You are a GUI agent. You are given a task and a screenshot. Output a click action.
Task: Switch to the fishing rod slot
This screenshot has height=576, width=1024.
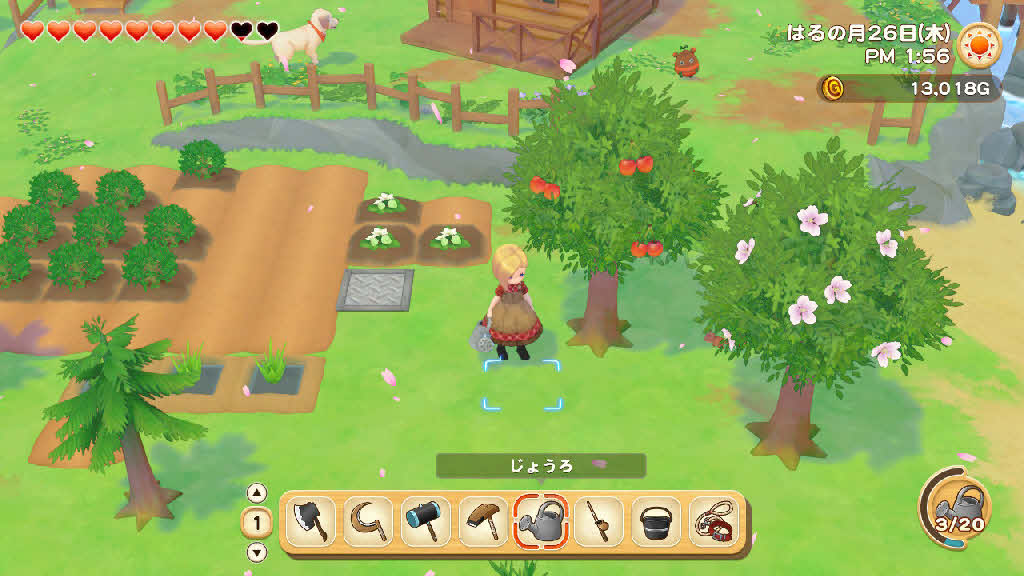point(598,521)
